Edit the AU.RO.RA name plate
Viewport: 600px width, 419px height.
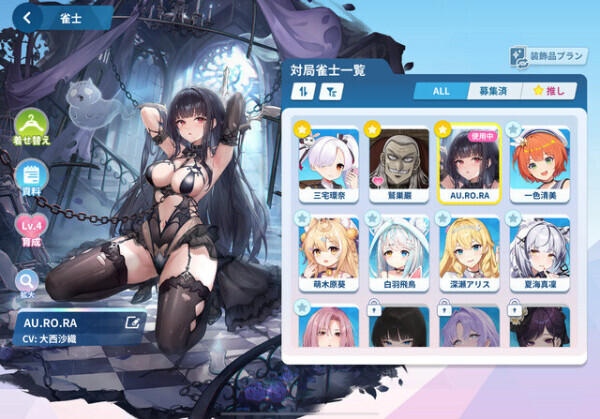(131, 322)
